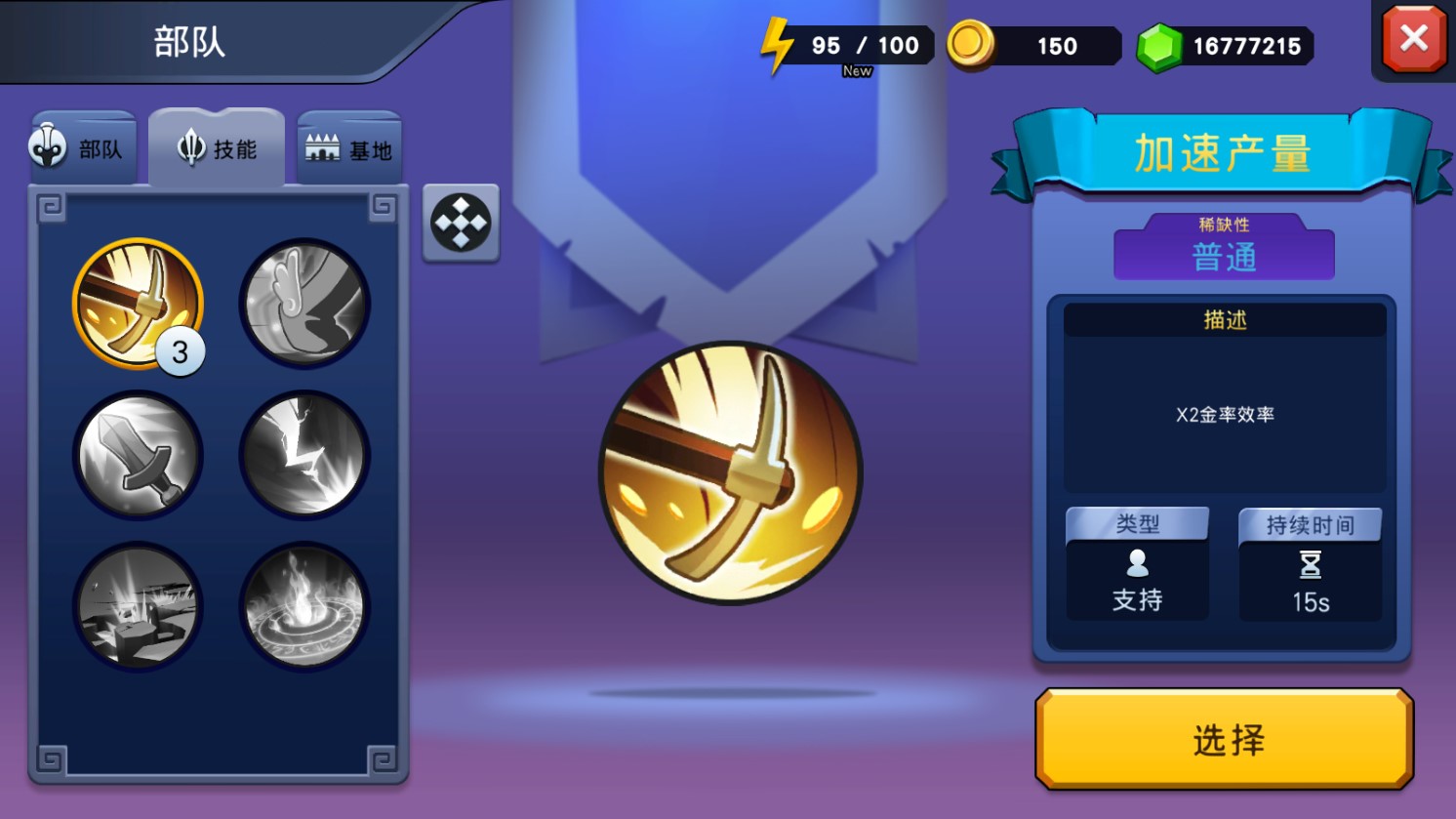
Task: Tap the lightning energy counter
Action: pos(845,46)
